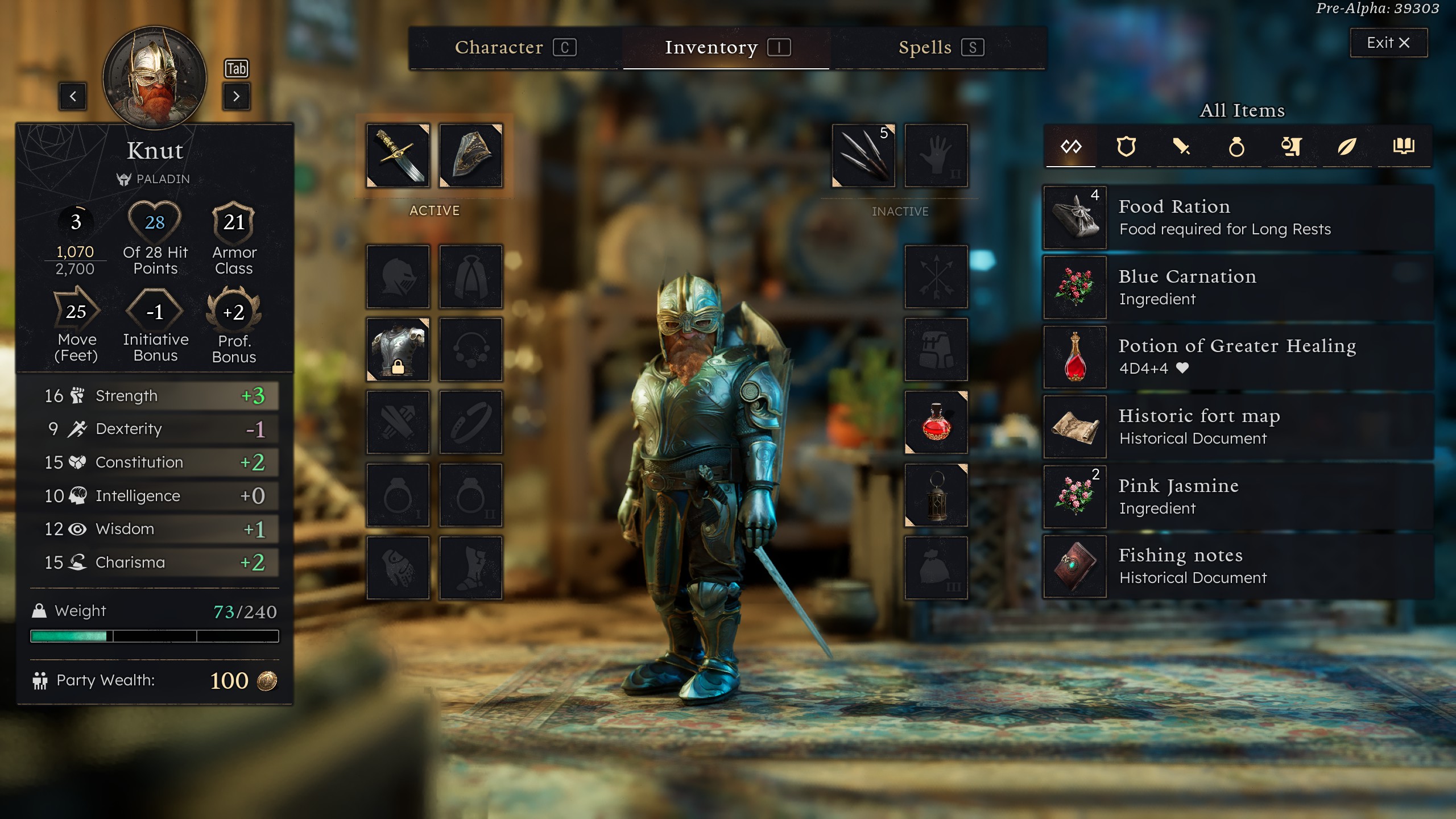Cycle to the next party member
Viewport: 1456px width, 819px height.
coord(236,96)
